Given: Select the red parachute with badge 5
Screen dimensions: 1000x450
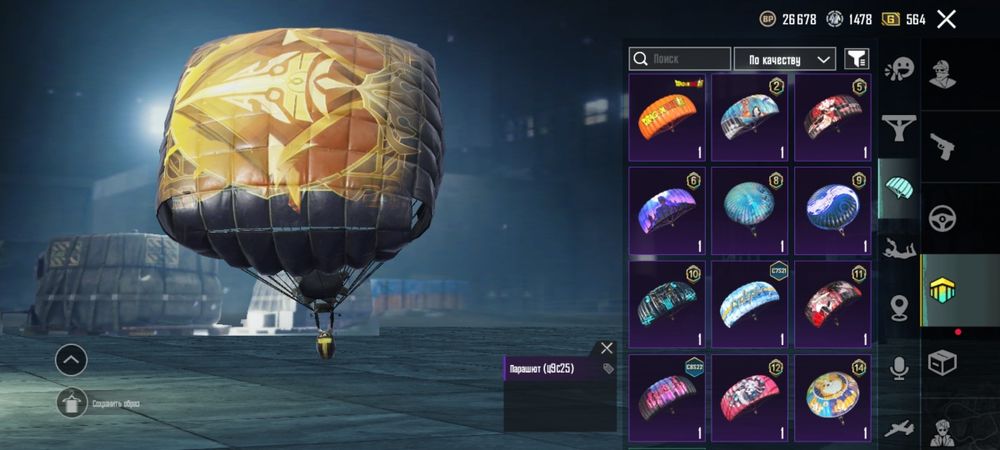Looking at the screenshot, I should pos(834,117).
